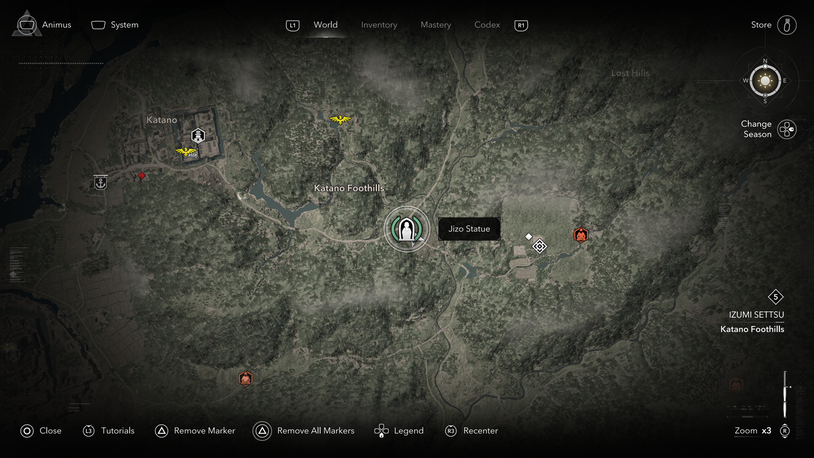
Task: Show the map Legend
Action: 399,431
